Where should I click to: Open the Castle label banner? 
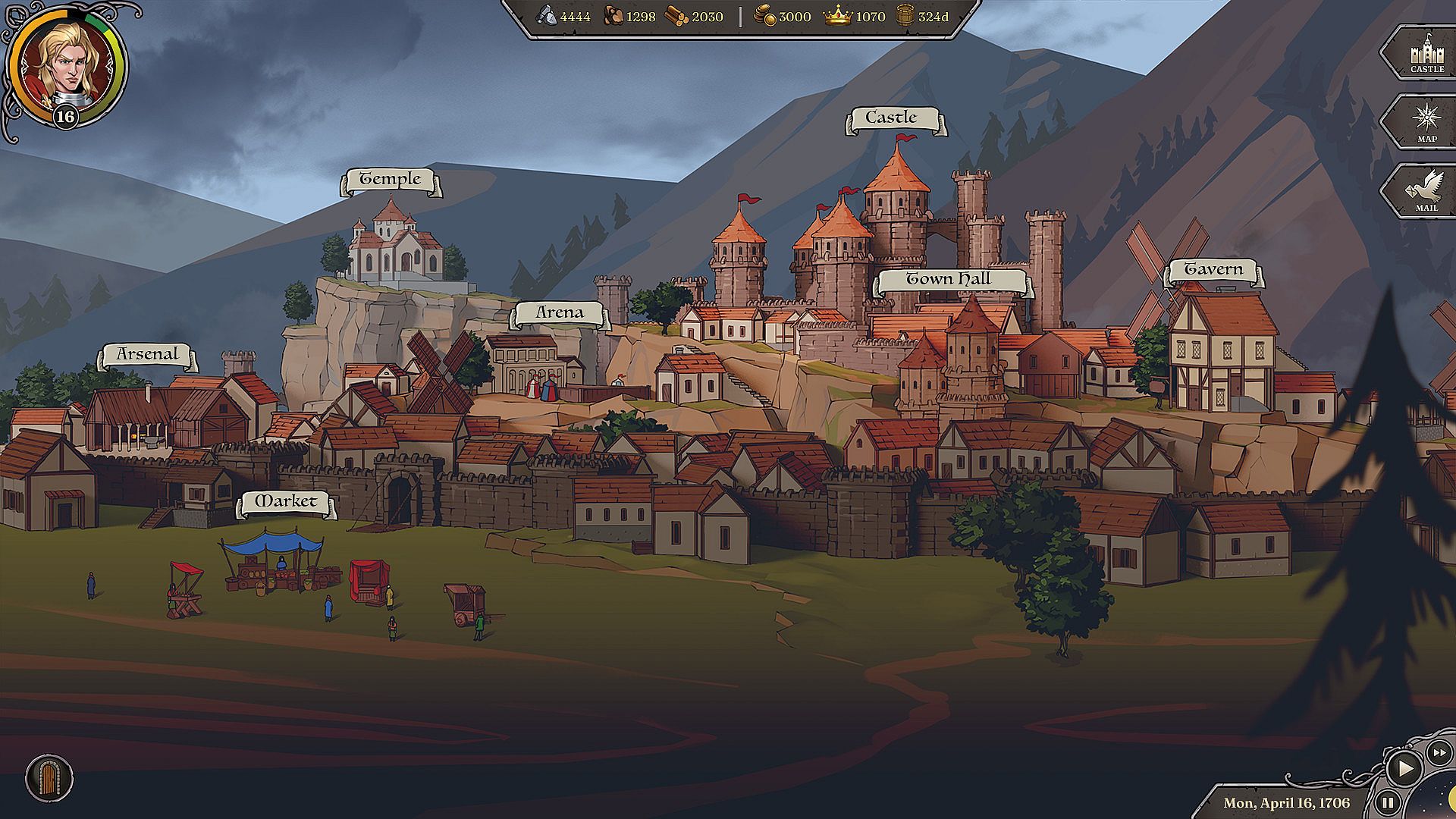point(893,118)
